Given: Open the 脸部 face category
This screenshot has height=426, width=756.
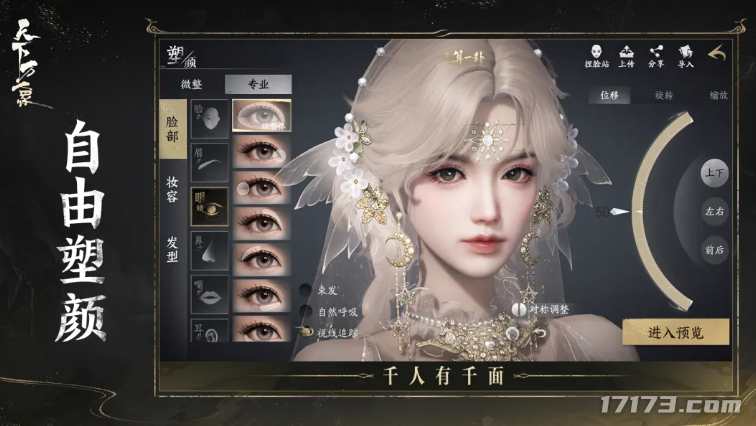Looking at the screenshot, I should click(x=173, y=129).
